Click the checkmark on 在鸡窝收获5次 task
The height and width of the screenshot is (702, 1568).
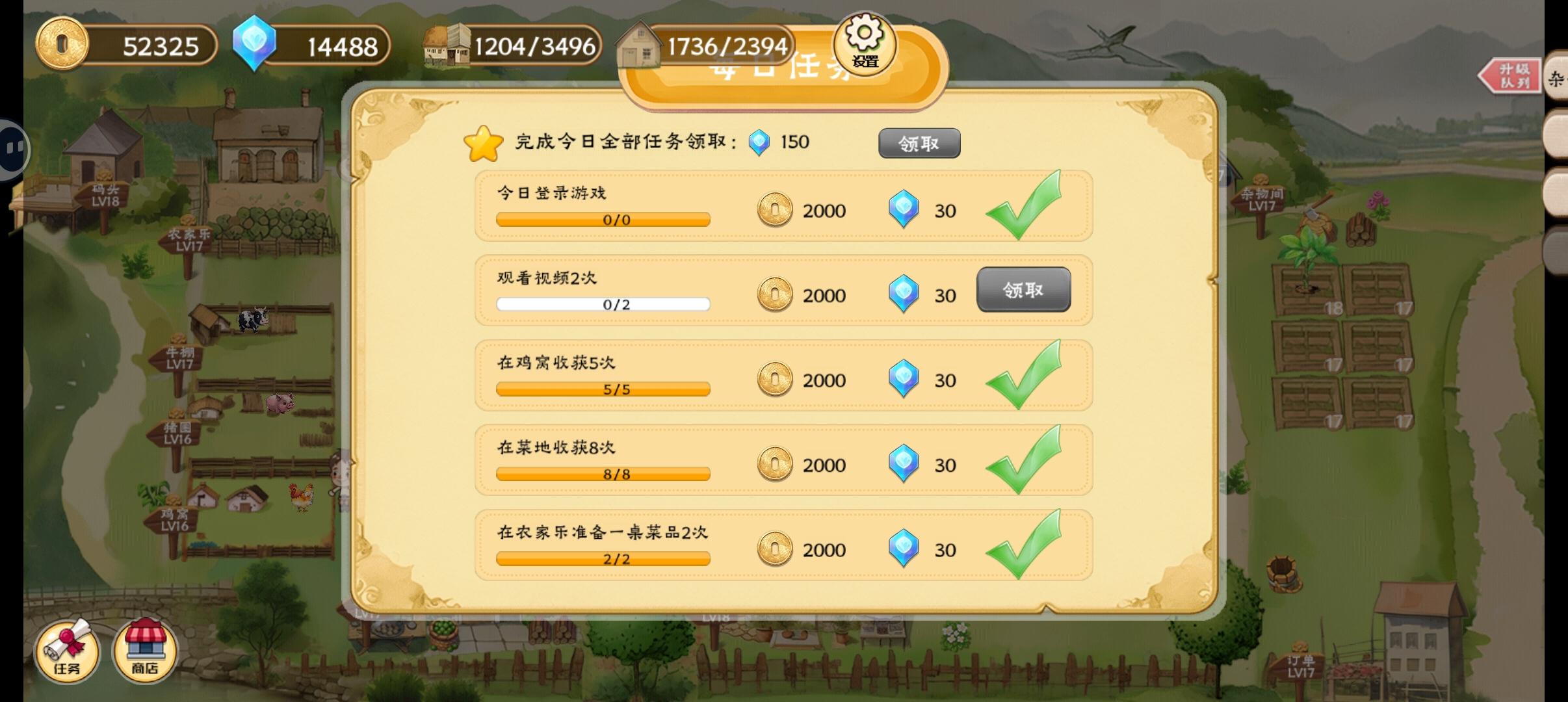[1023, 376]
